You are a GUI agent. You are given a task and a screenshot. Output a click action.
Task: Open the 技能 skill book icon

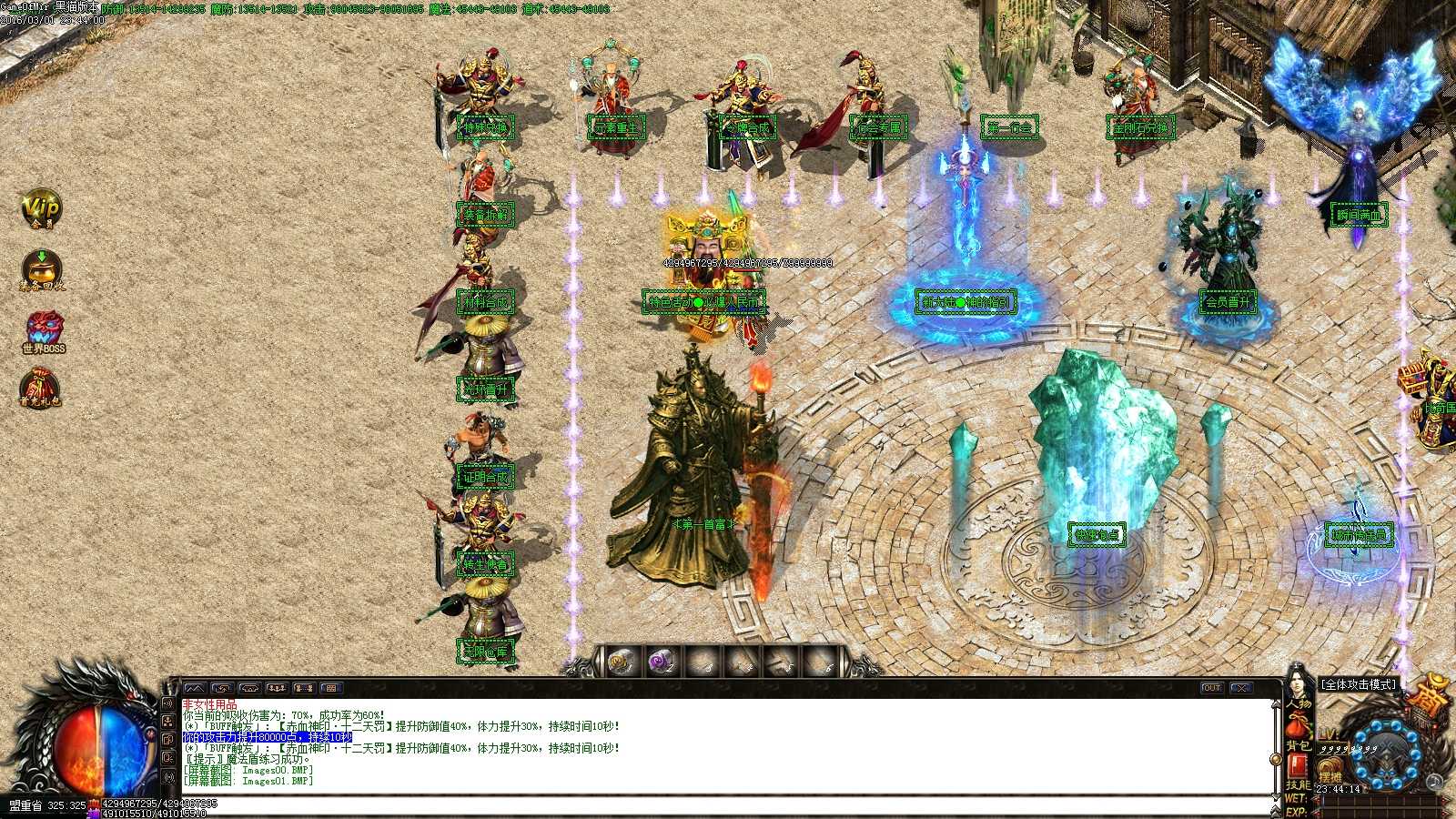point(1297,765)
